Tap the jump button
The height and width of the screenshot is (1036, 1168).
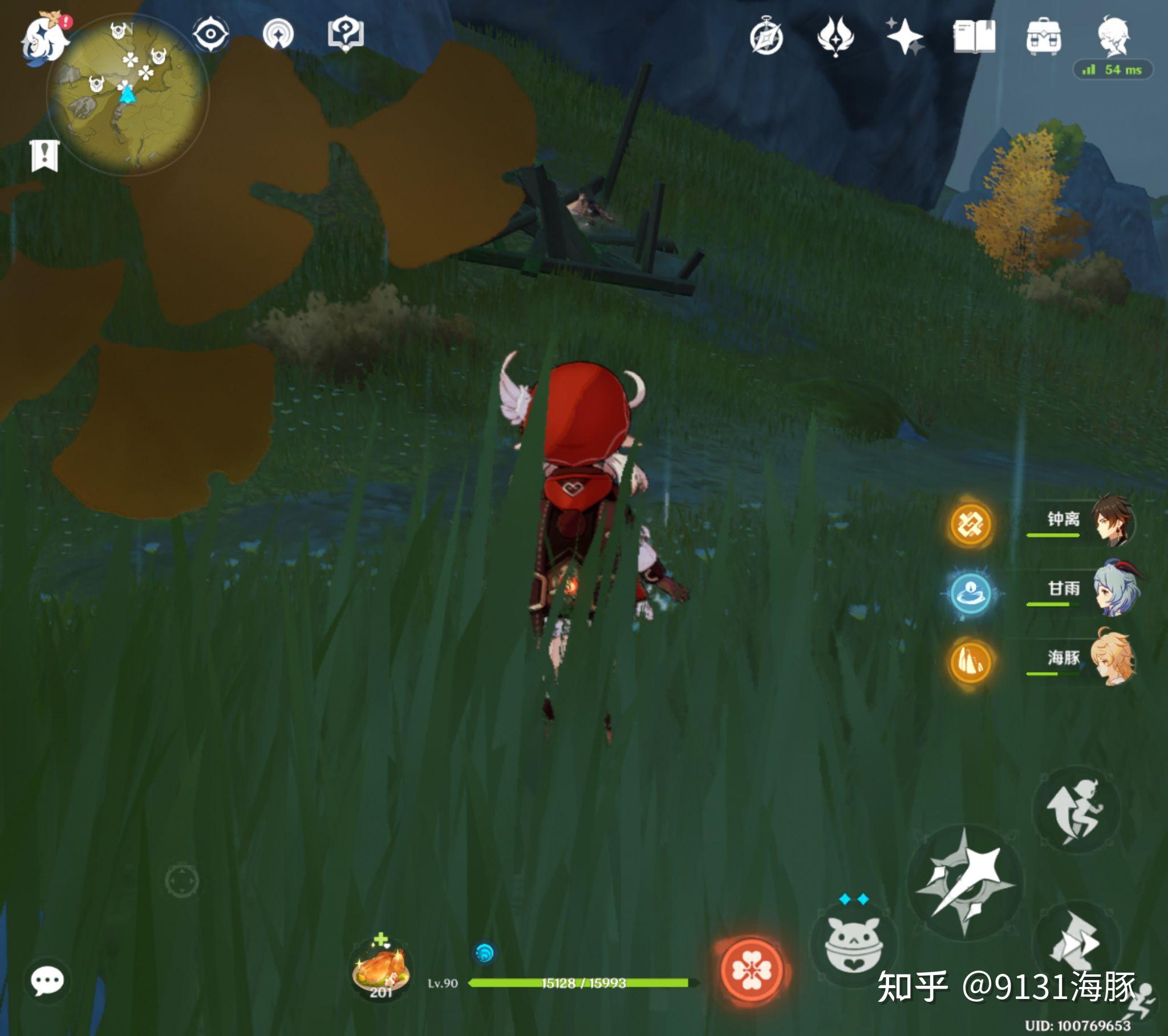pos(1076,810)
